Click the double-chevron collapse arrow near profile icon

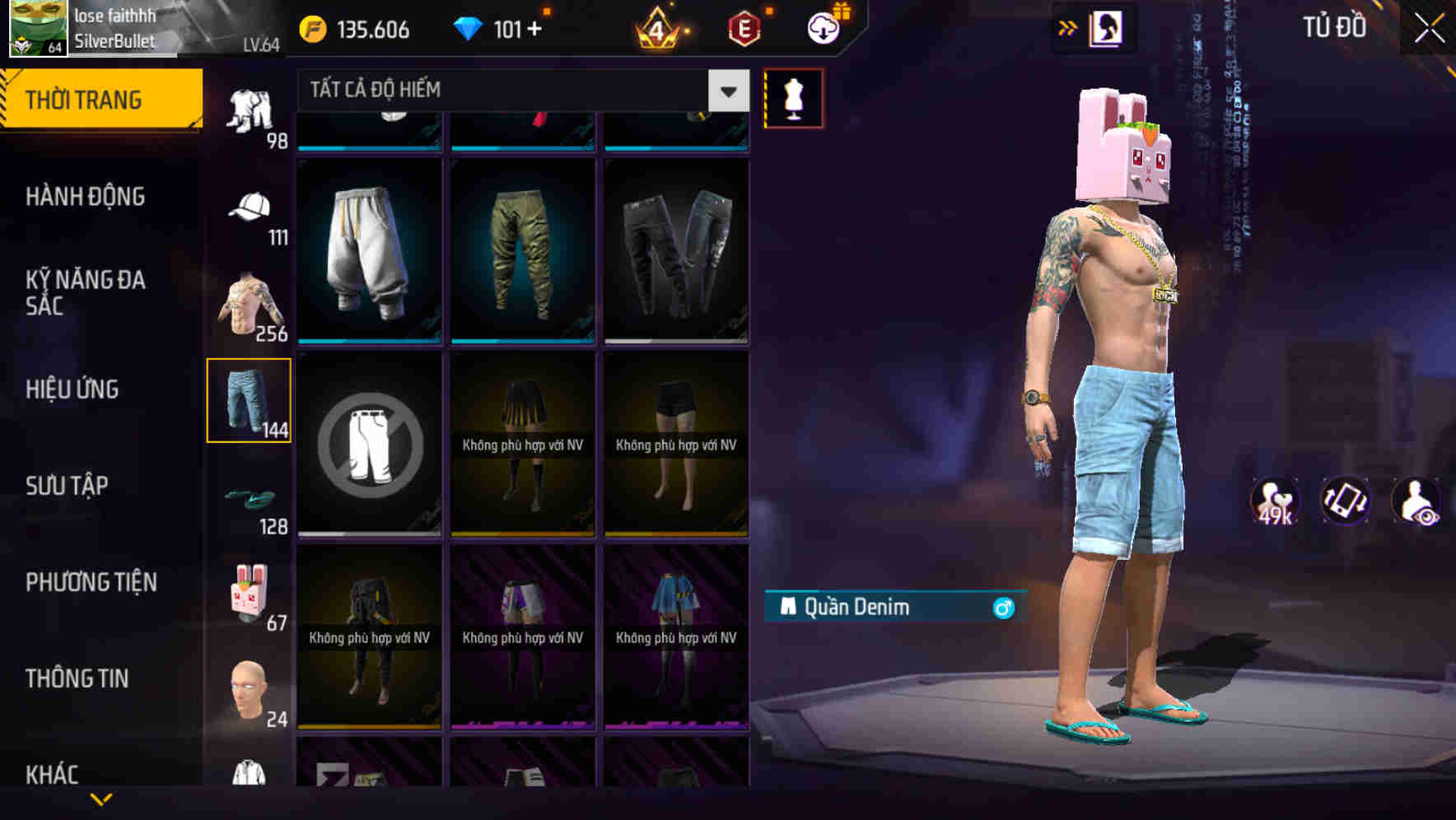click(x=1068, y=27)
